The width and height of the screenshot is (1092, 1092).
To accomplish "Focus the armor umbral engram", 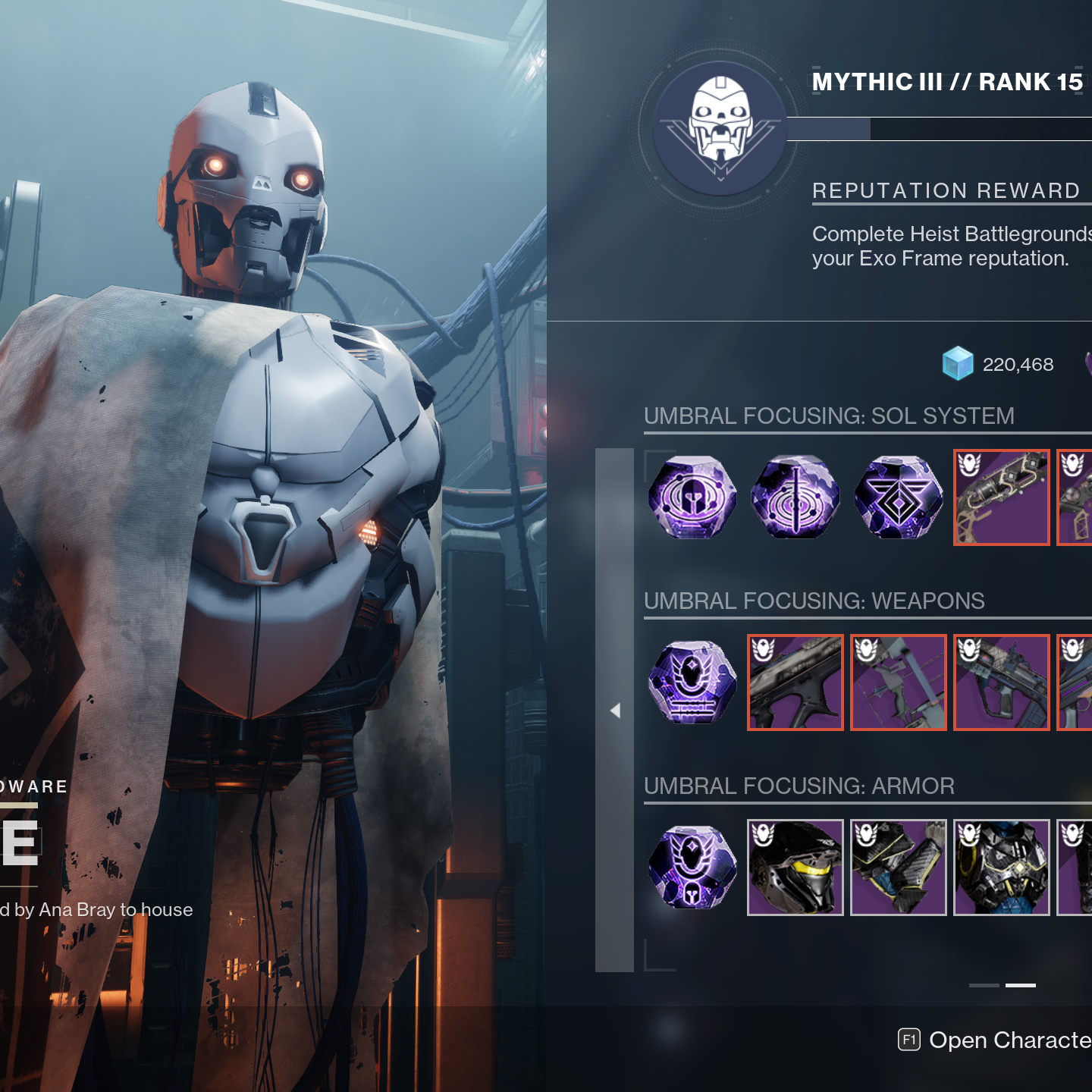I will pos(692,868).
